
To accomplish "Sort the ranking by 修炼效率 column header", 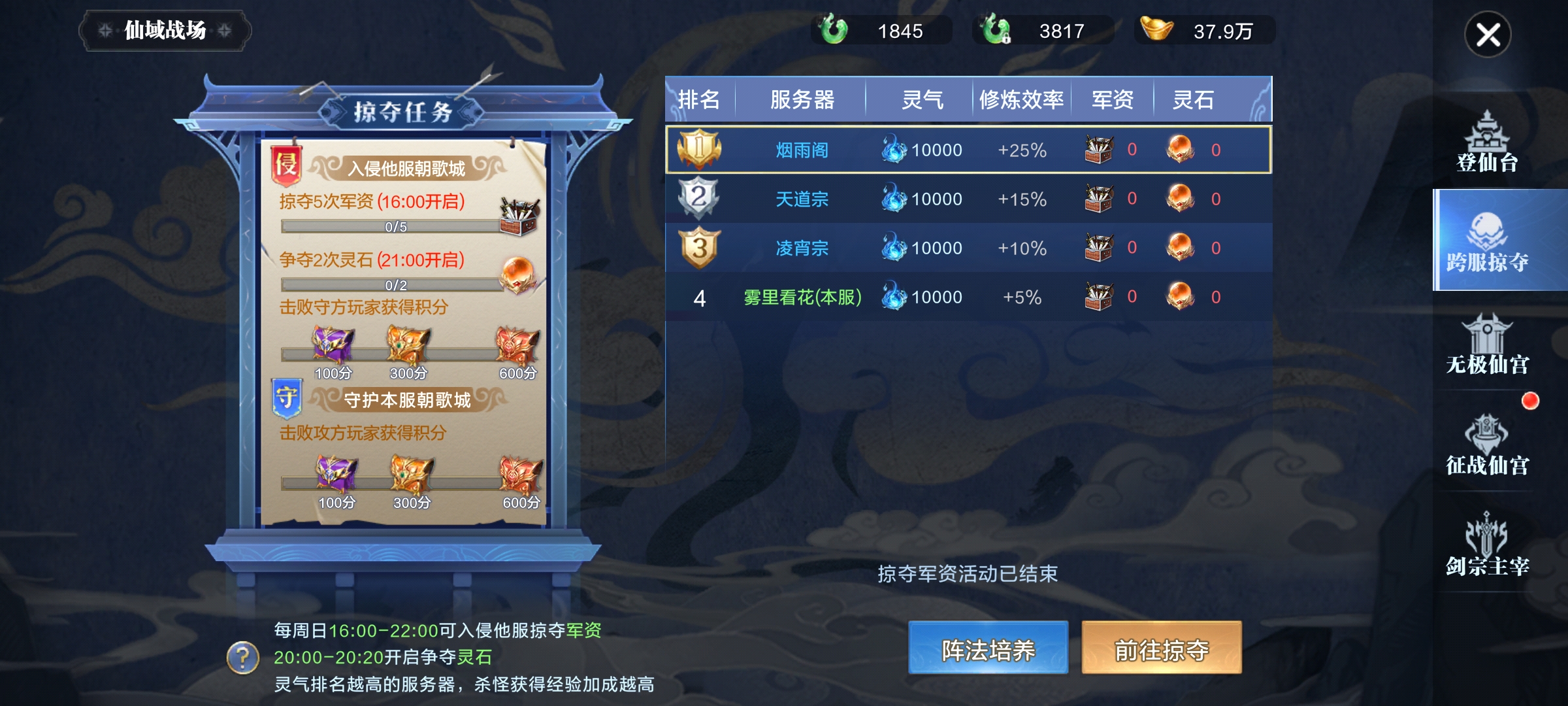I will (x=1021, y=100).
